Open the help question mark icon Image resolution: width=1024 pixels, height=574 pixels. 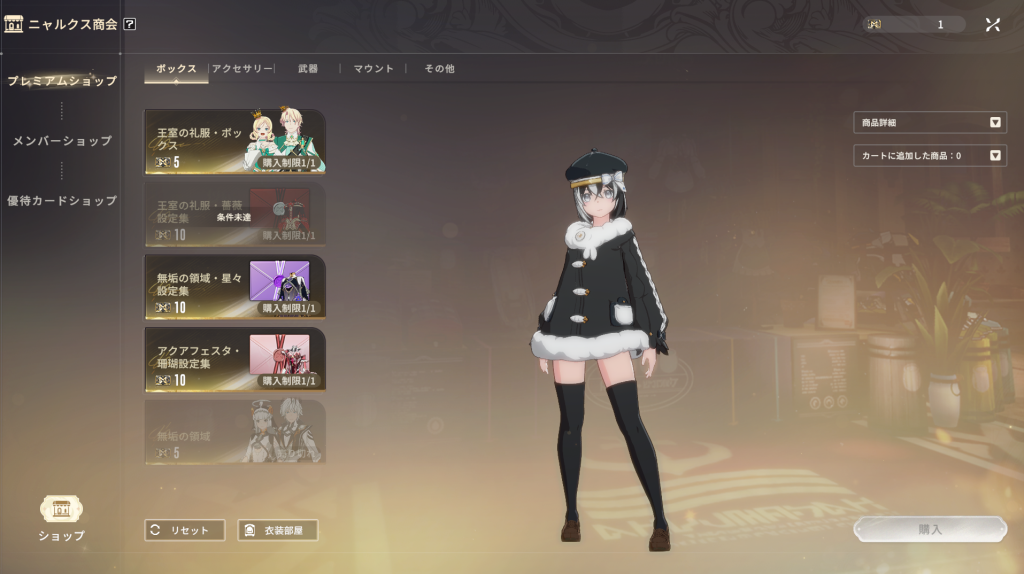(130, 24)
